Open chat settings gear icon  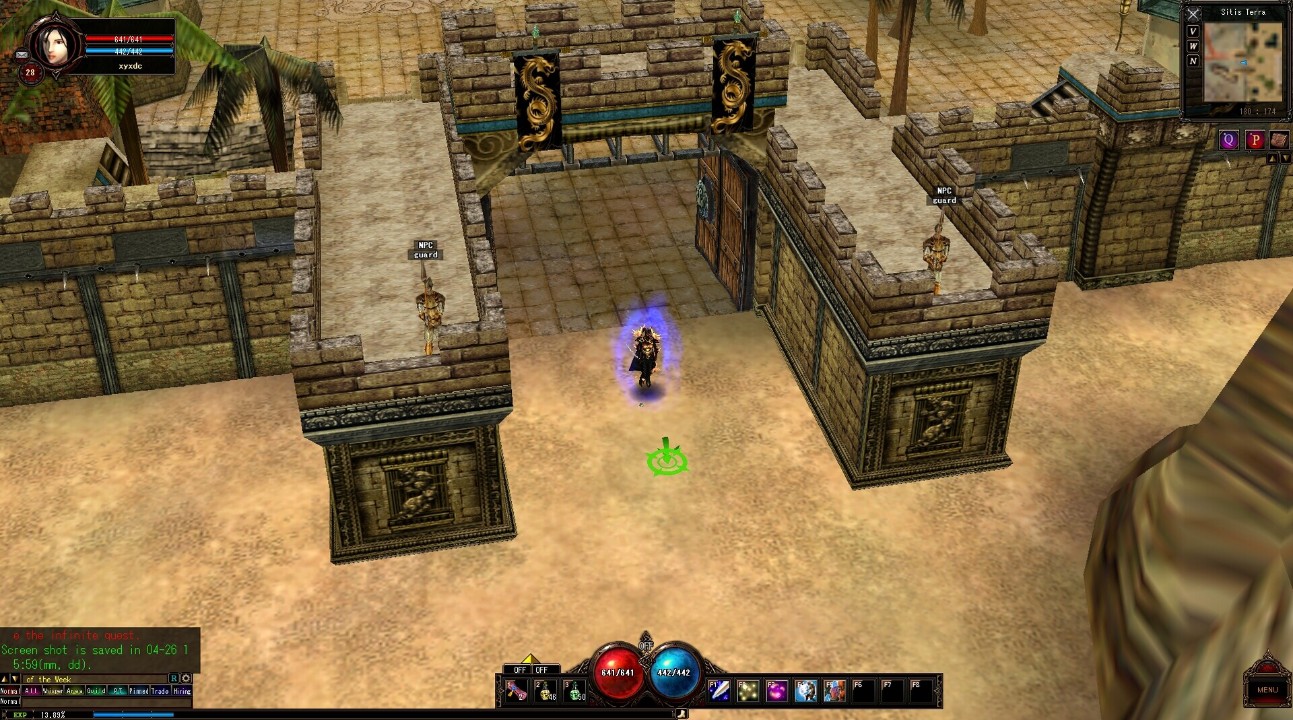[x=186, y=679]
